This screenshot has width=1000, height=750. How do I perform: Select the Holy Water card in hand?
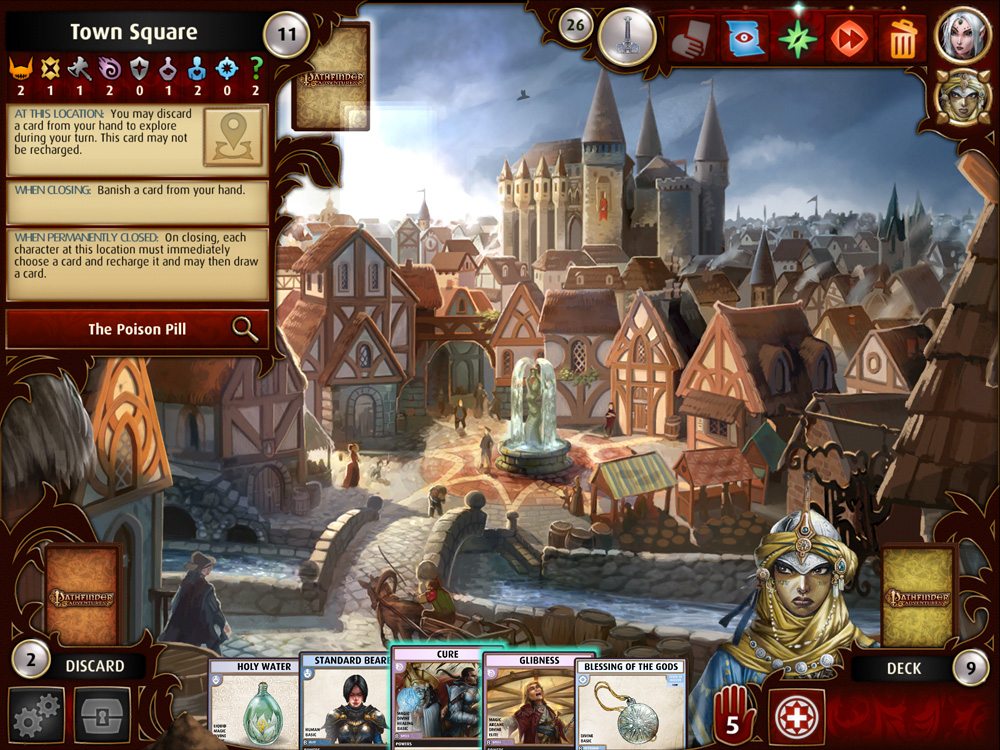253,705
